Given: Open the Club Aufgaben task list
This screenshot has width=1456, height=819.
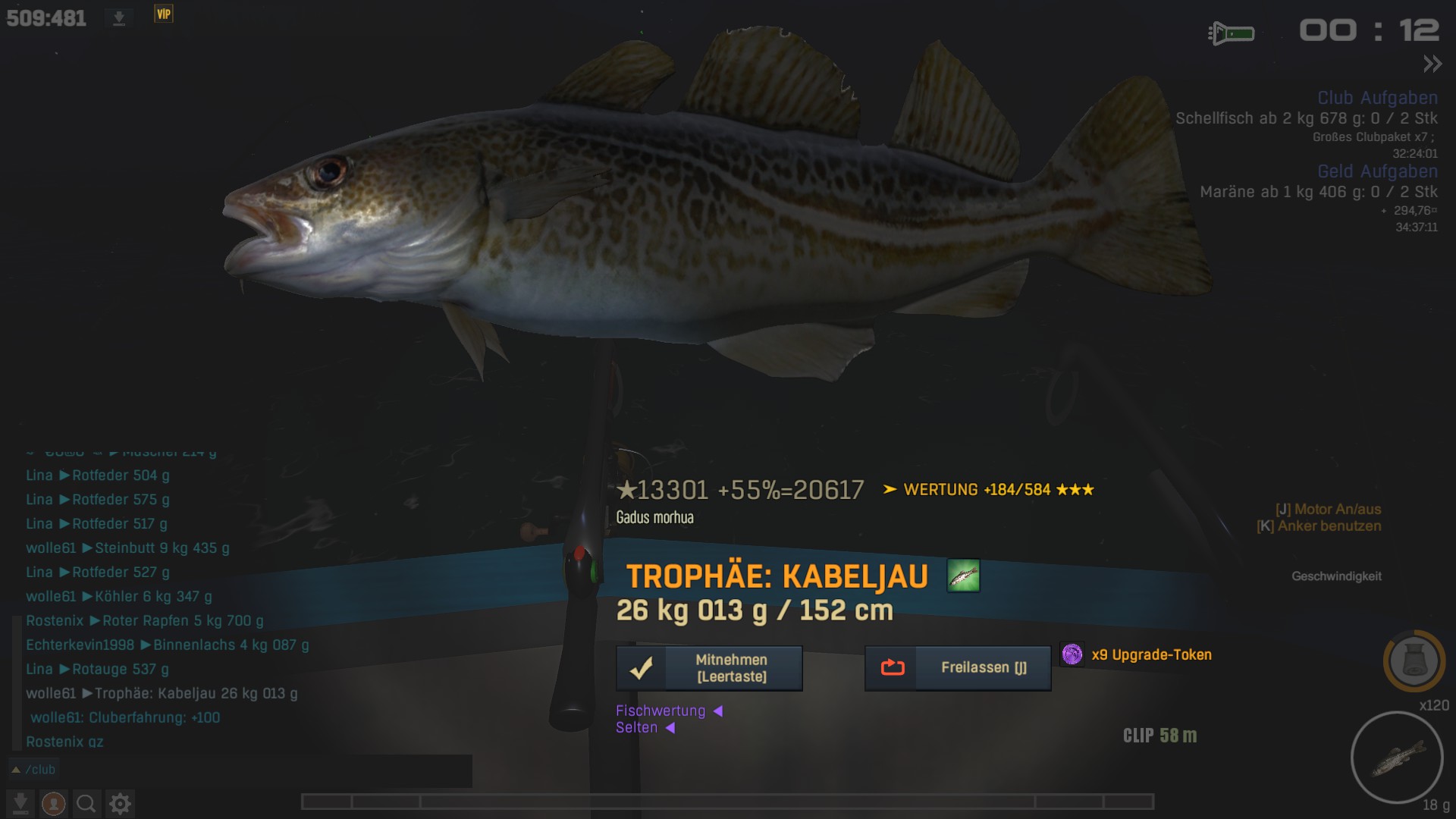Looking at the screenshot, I should (x=1377, y=98).
